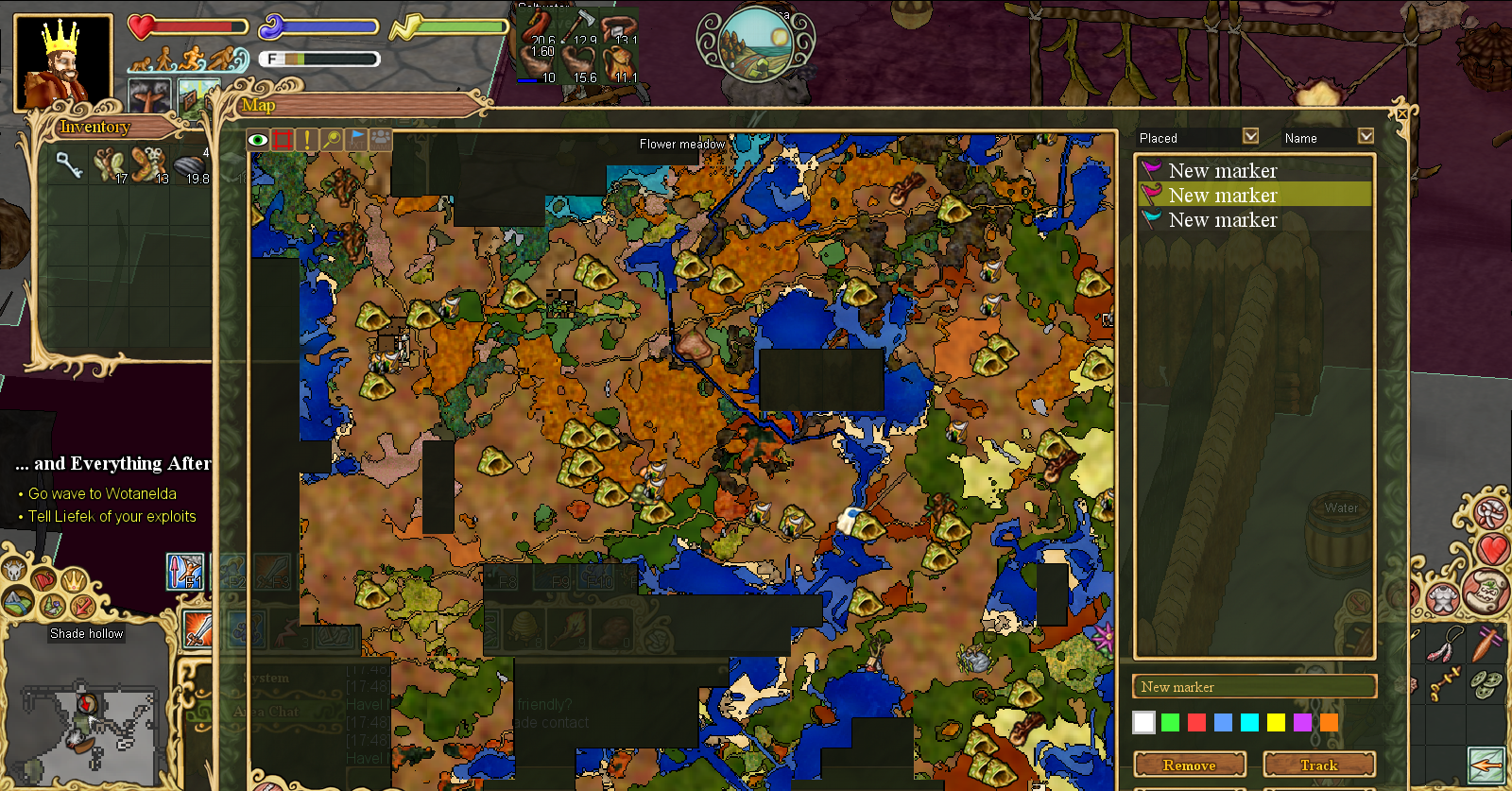Open the Placed dropdown in the marker panel
Screen dimensions: 1512x791
(1251, 136)
